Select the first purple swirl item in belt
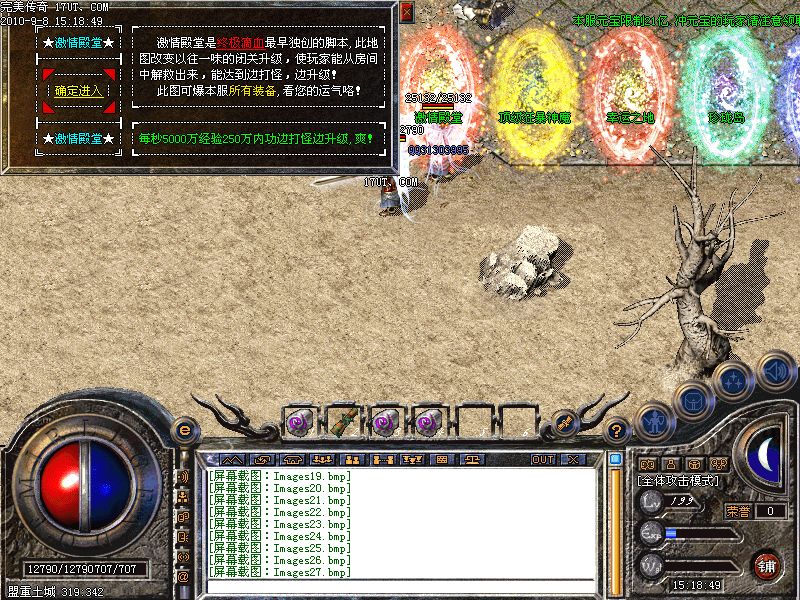800x600 pixels. [x=299, y=423]
